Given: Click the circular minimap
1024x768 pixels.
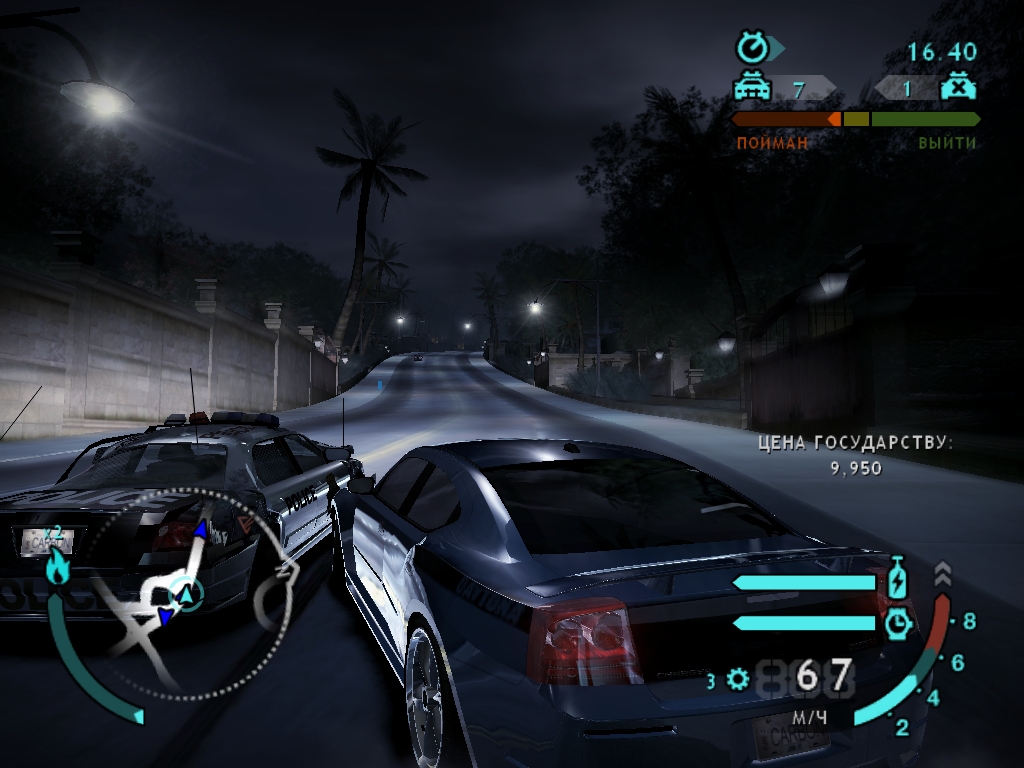Looking at the screenshot, I should [186, 594].
